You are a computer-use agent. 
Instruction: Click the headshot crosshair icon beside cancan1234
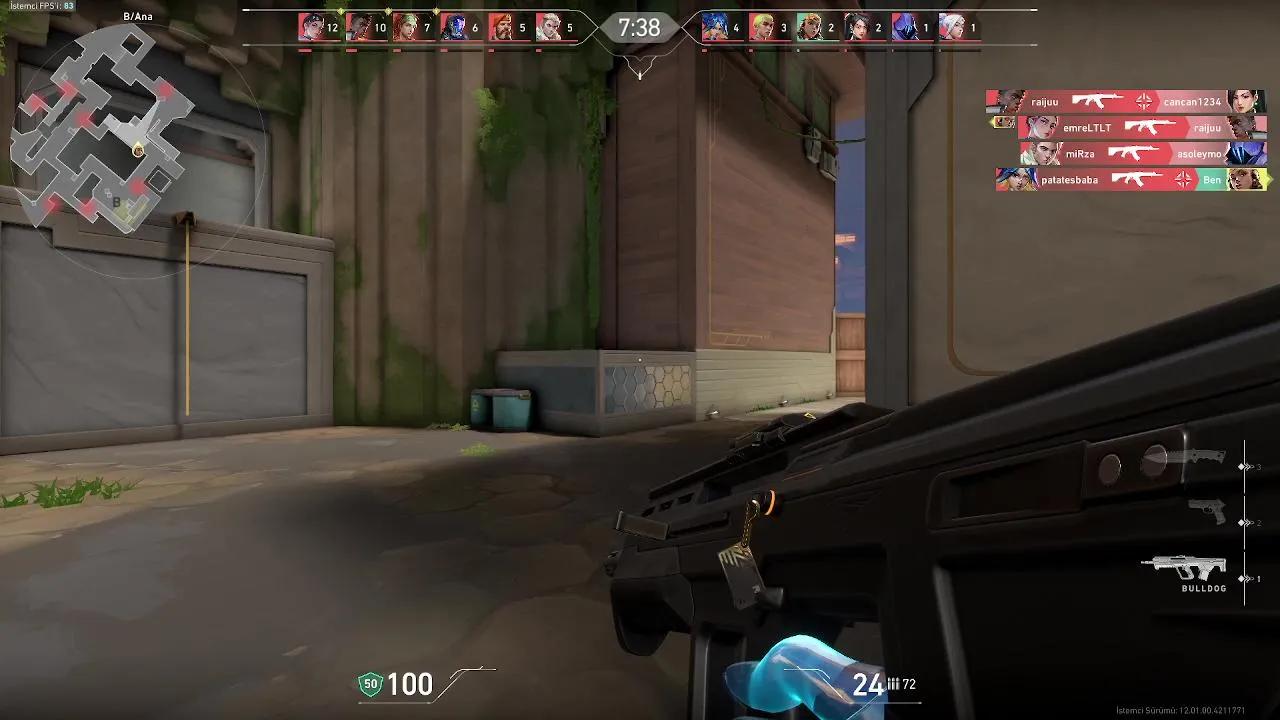point(1145,101)
